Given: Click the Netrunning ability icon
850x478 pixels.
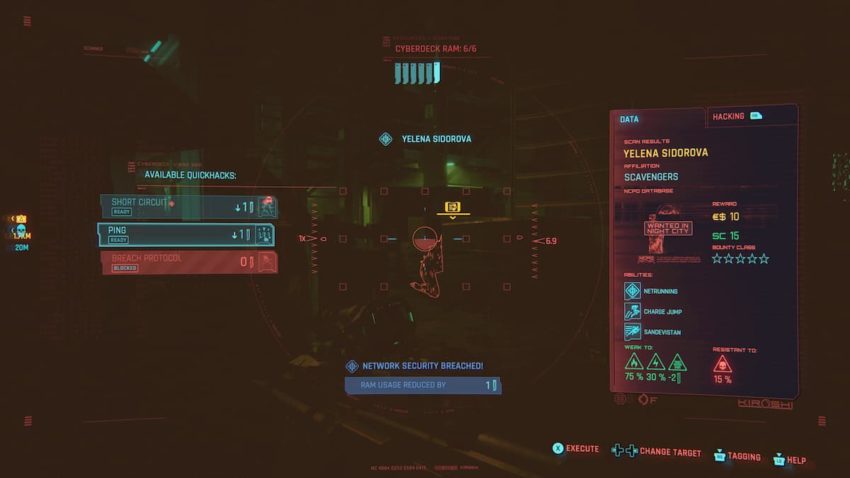Looking at the screenshot, I should coord(632,291).
